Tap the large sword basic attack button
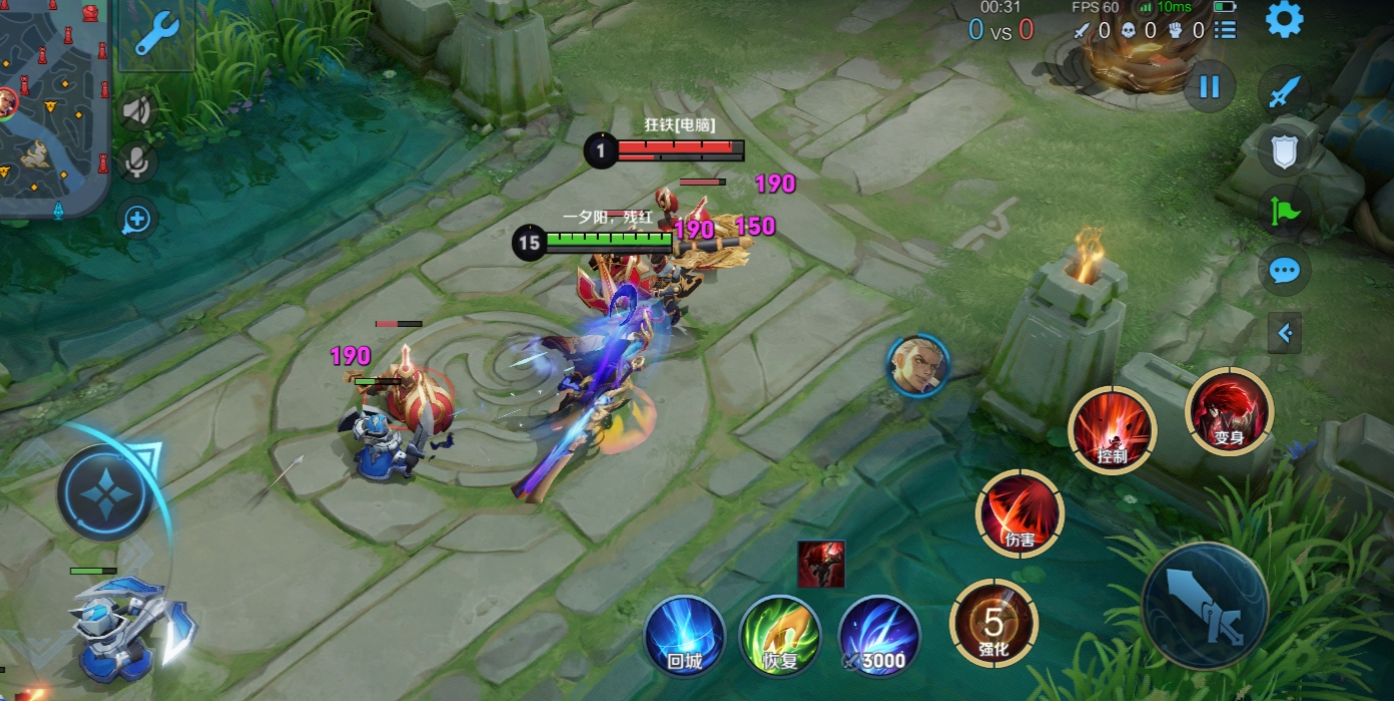This screenshot has height=701, width=1394. 1206,607
